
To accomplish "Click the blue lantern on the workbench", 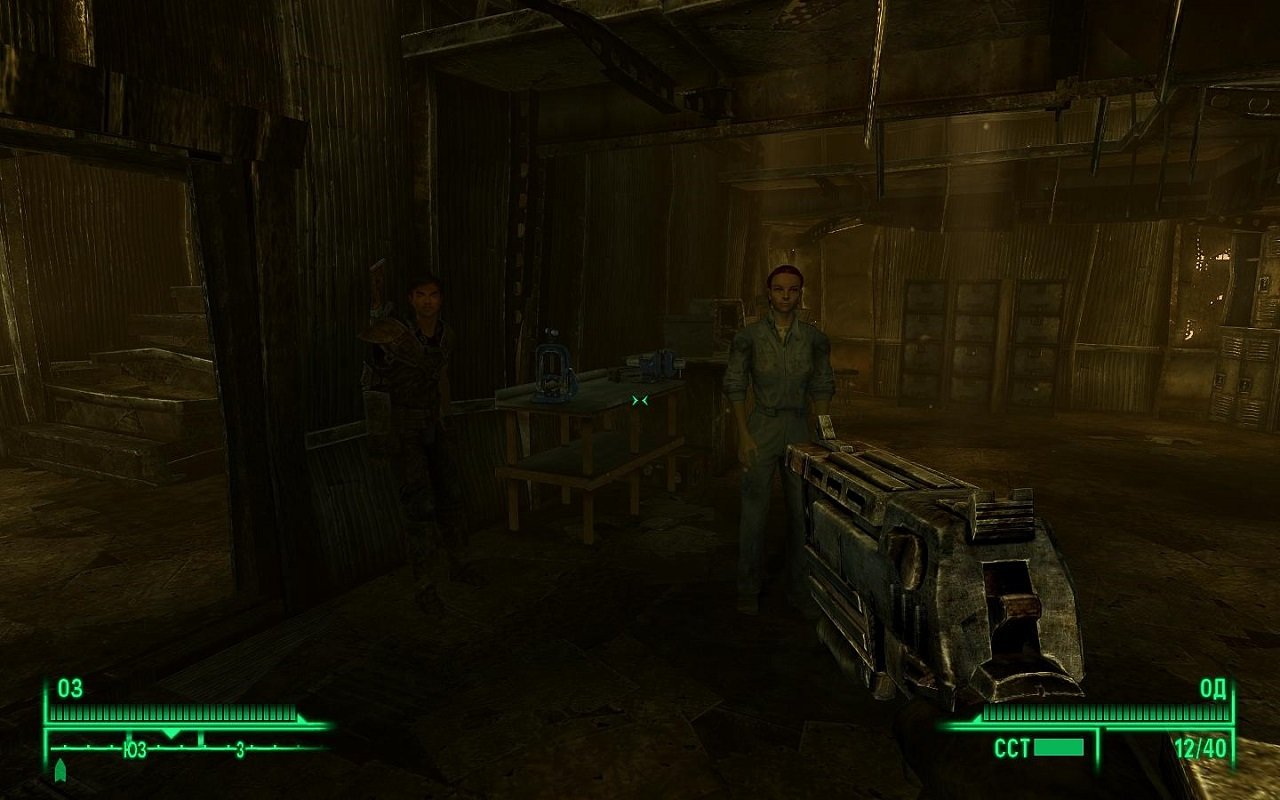I will [x=553, y=372].
